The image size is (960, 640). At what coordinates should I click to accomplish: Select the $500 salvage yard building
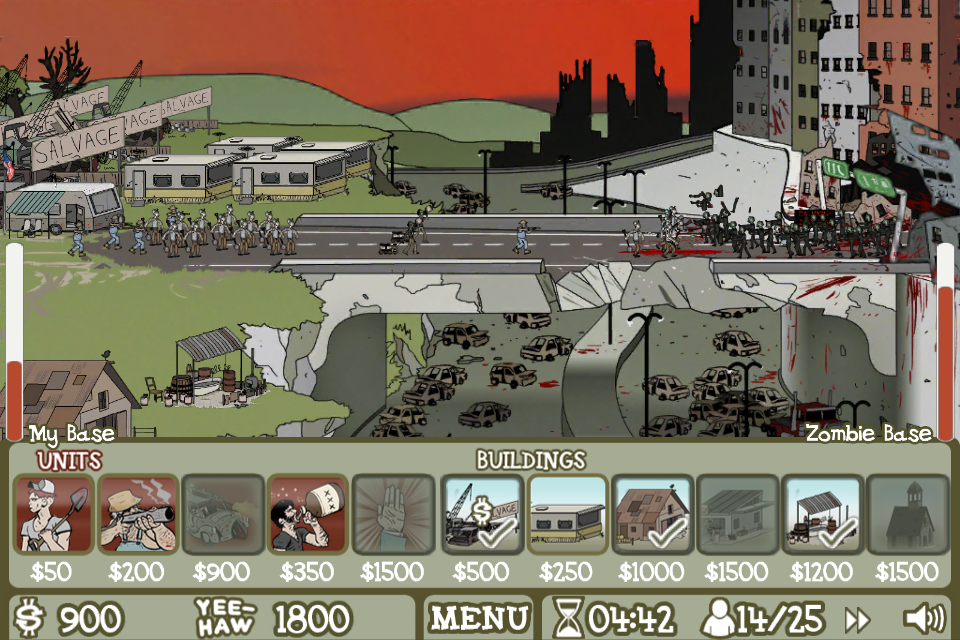coord(481,514)
